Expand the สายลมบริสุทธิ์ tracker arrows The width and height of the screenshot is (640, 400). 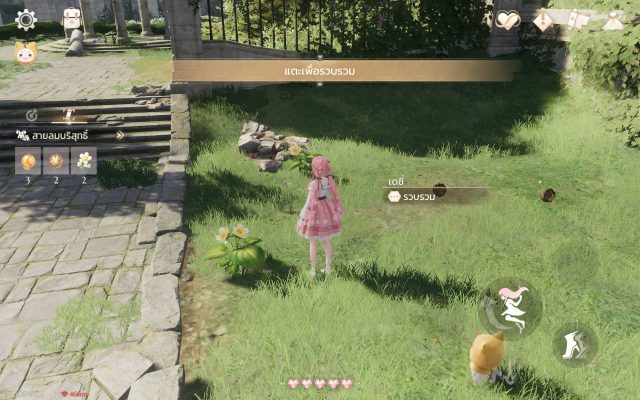(120, 135)
